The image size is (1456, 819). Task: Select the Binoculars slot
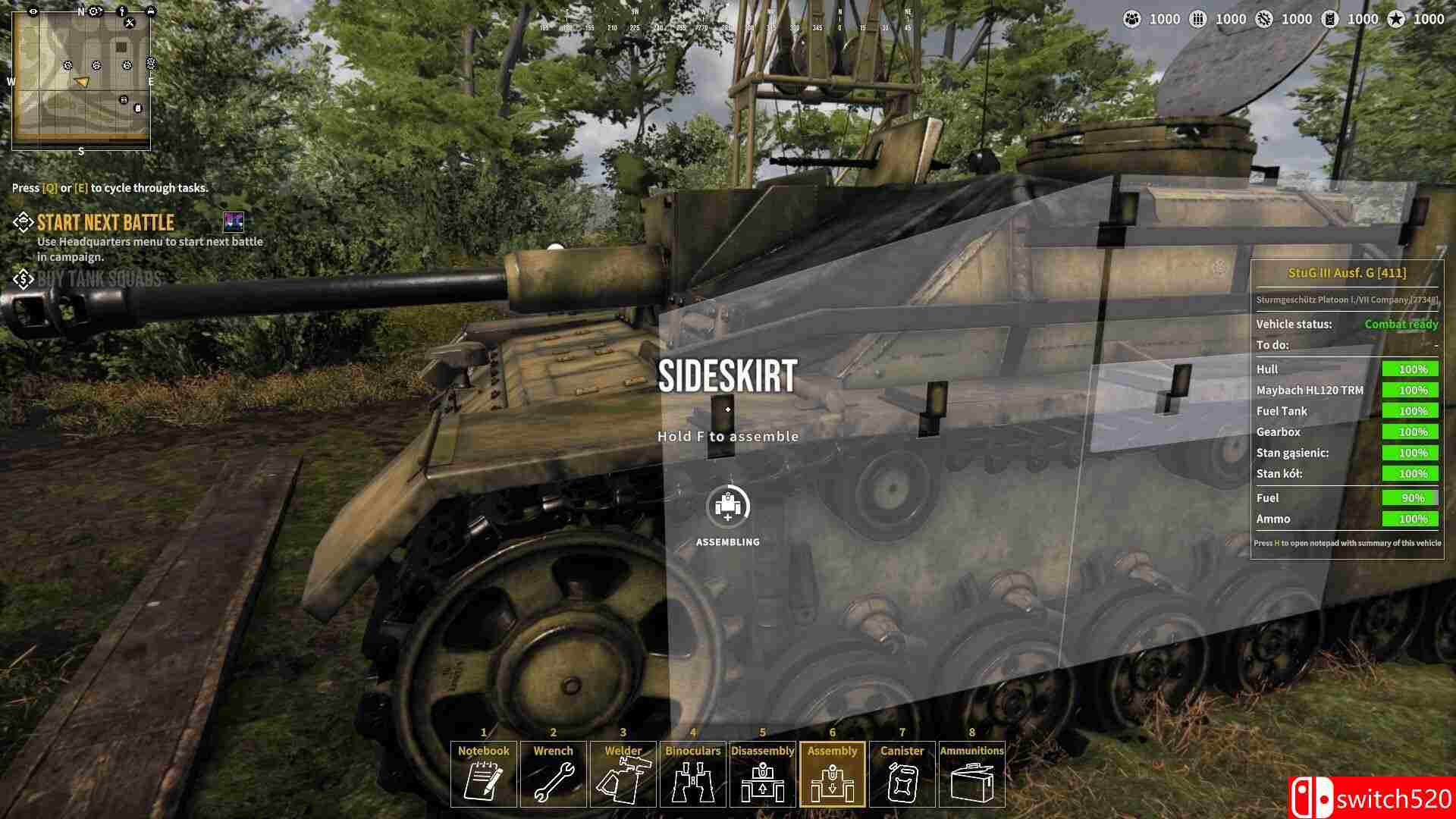[693, 774]
